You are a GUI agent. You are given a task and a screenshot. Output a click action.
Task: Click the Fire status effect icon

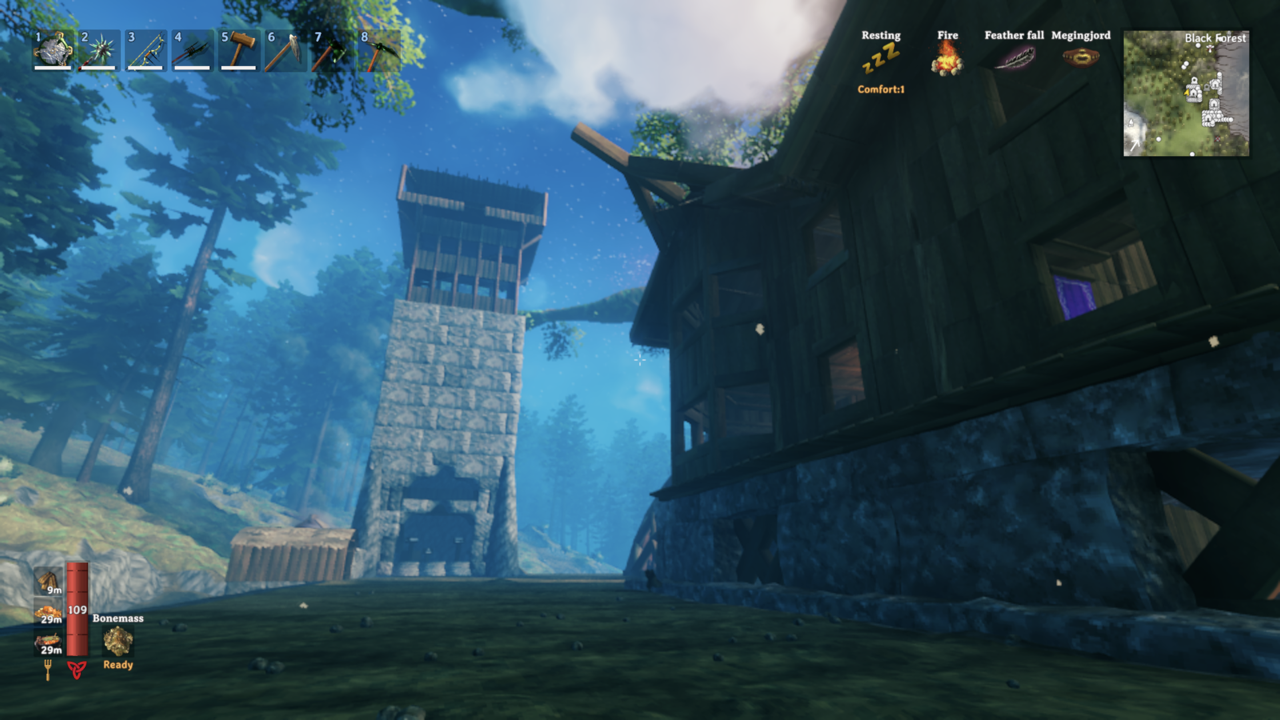pyautogui.click(x=947, y=58)
